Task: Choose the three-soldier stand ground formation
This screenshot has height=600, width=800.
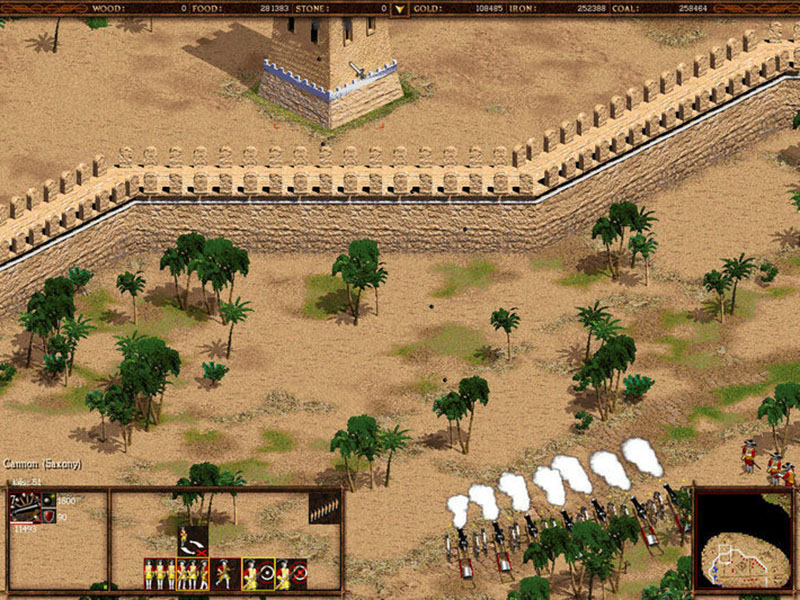Action: (x=159, y=574)
